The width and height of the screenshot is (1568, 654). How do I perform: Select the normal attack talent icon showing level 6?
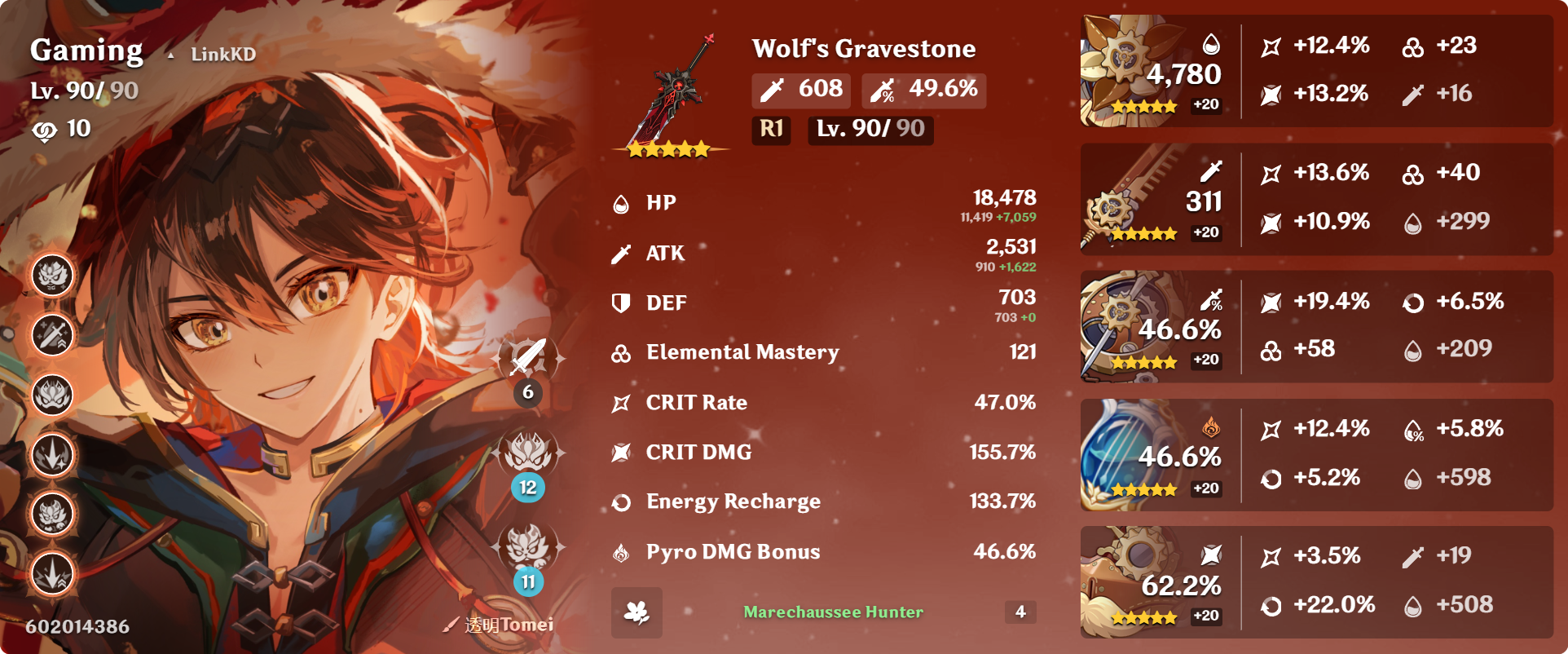point(528,359)
